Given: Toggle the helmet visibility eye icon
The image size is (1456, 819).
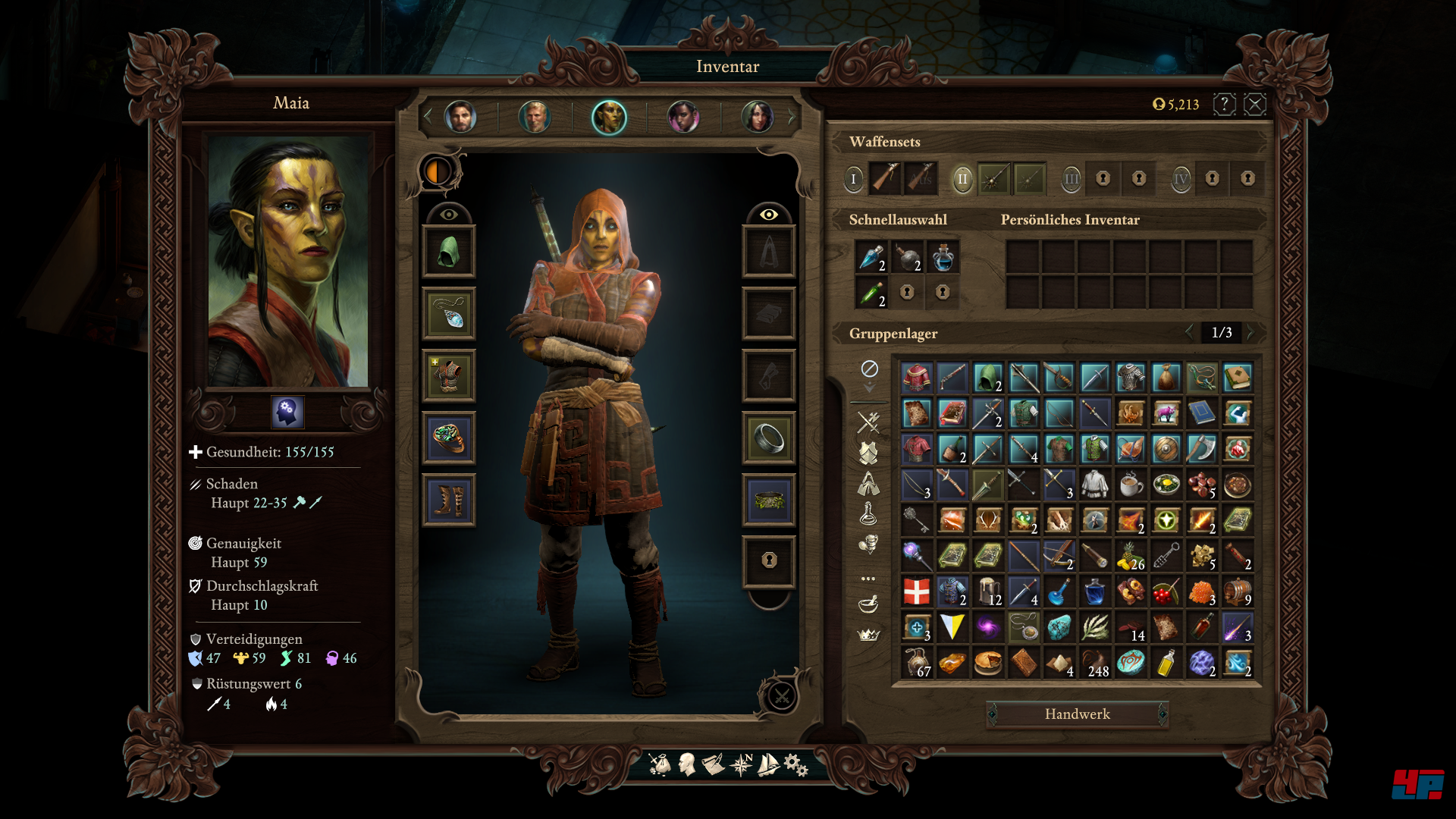Looking at the screenshot, I should tap(449, 215).
